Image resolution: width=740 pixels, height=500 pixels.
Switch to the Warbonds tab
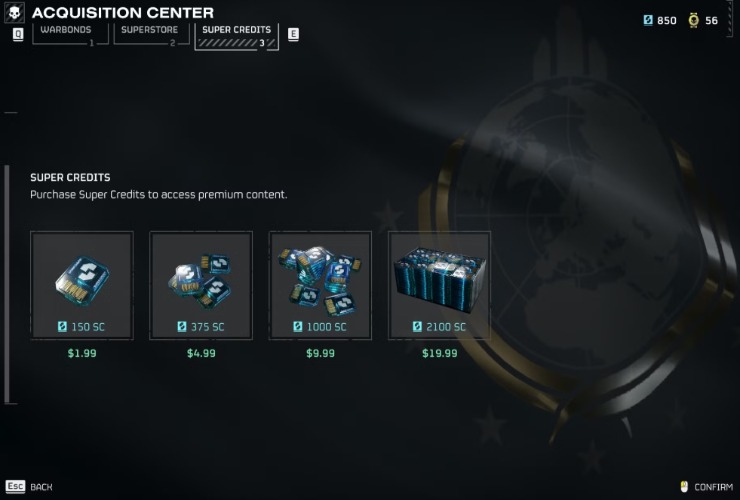coord(70,35)
